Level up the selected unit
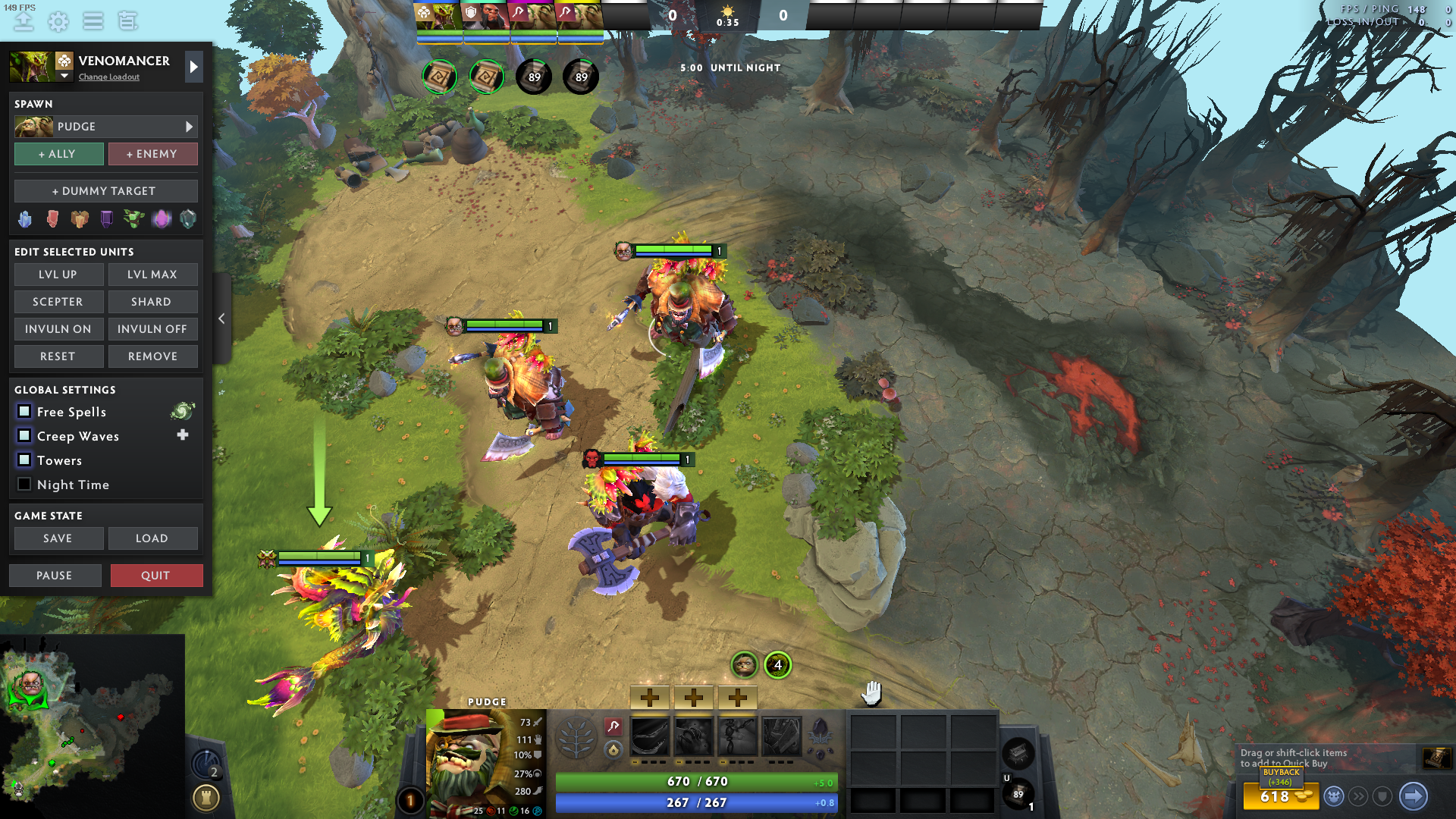Viewport: 1456px width, 819px height. tap(58, 275)
